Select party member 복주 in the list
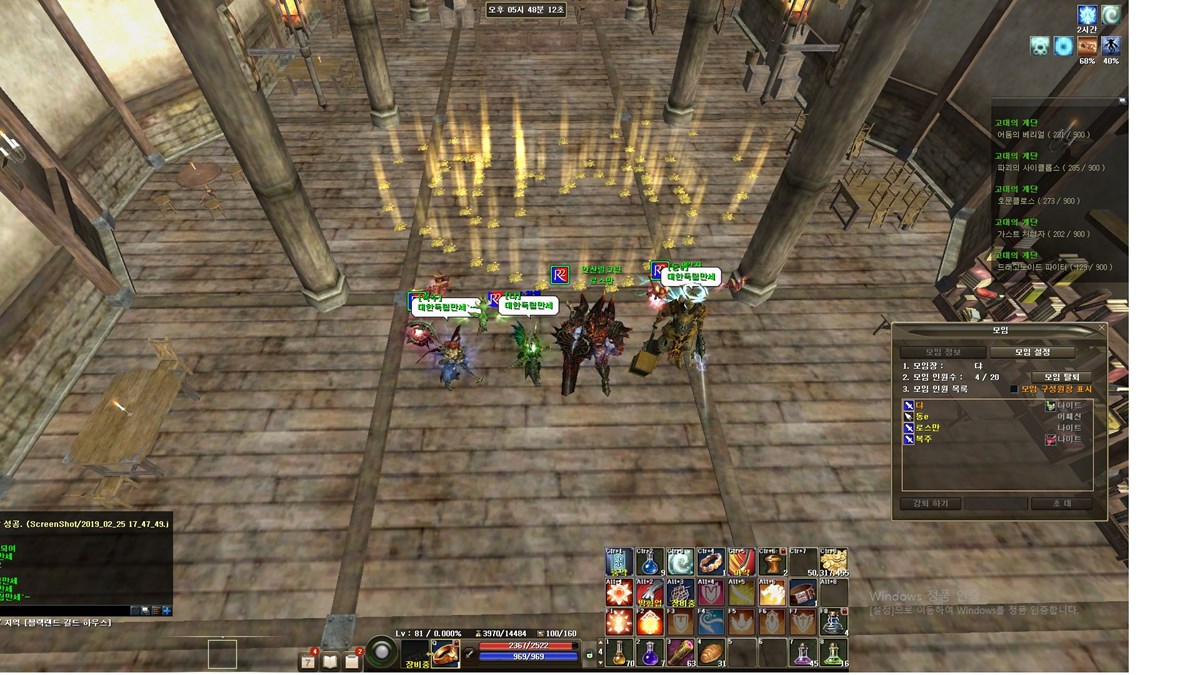 926,439
